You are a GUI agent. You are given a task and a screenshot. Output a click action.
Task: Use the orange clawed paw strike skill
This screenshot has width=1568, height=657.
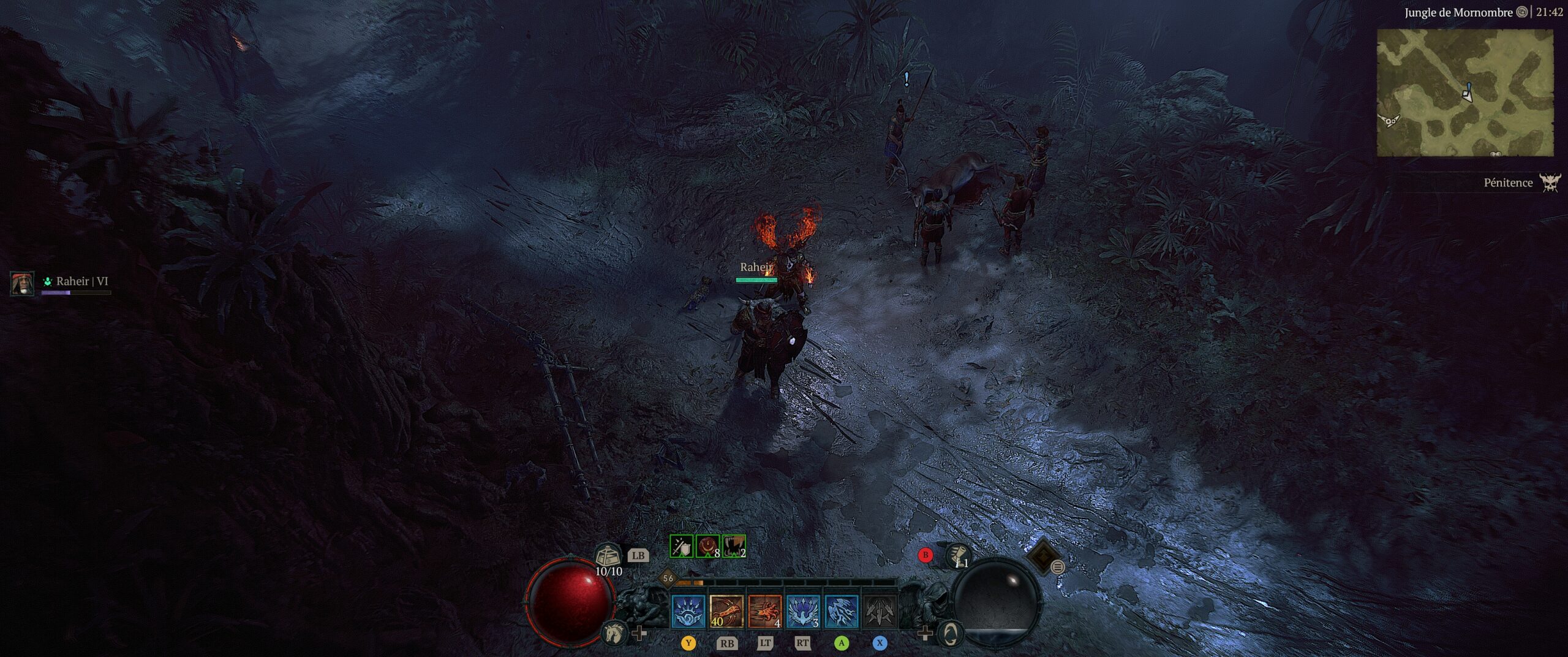point(765,611)
